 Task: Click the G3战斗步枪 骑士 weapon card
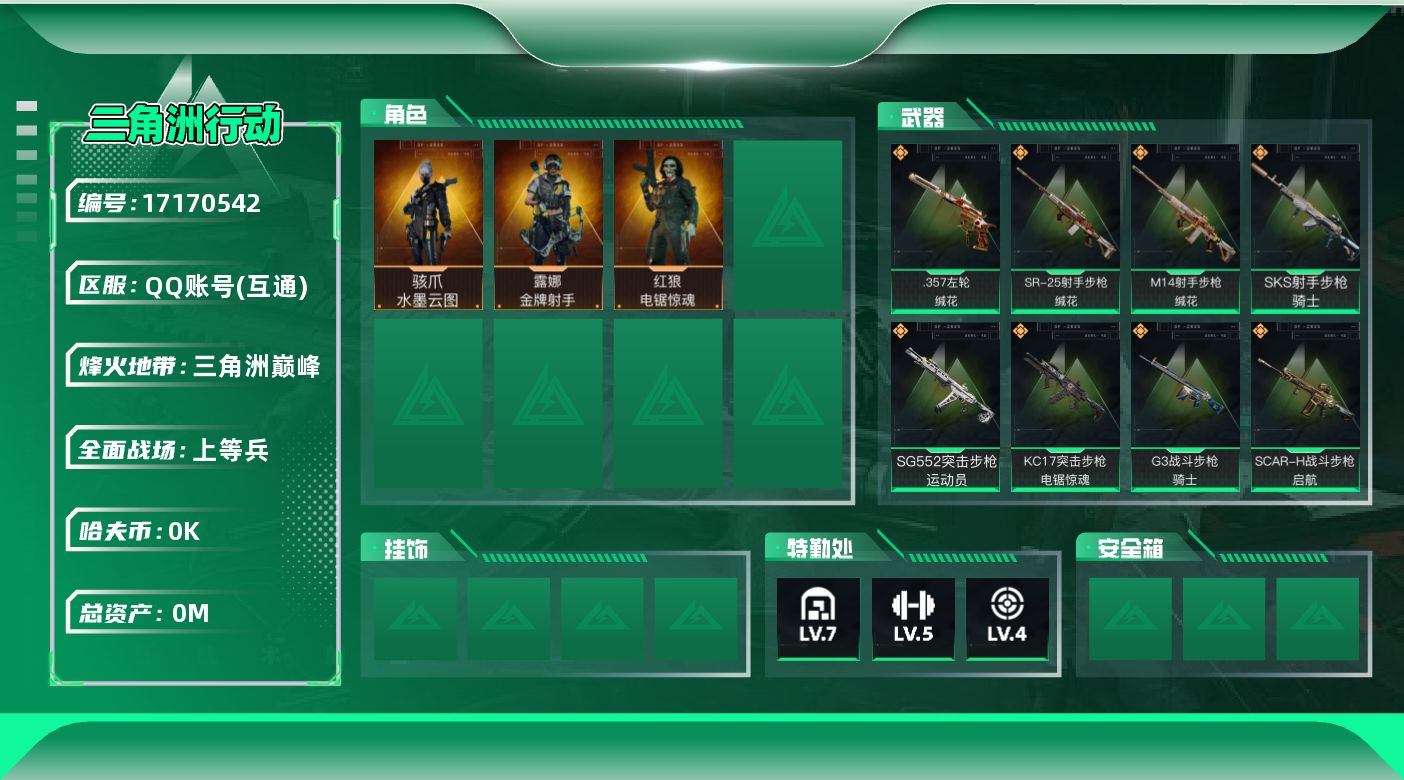pyautogui.click(x=1185, y=406)
